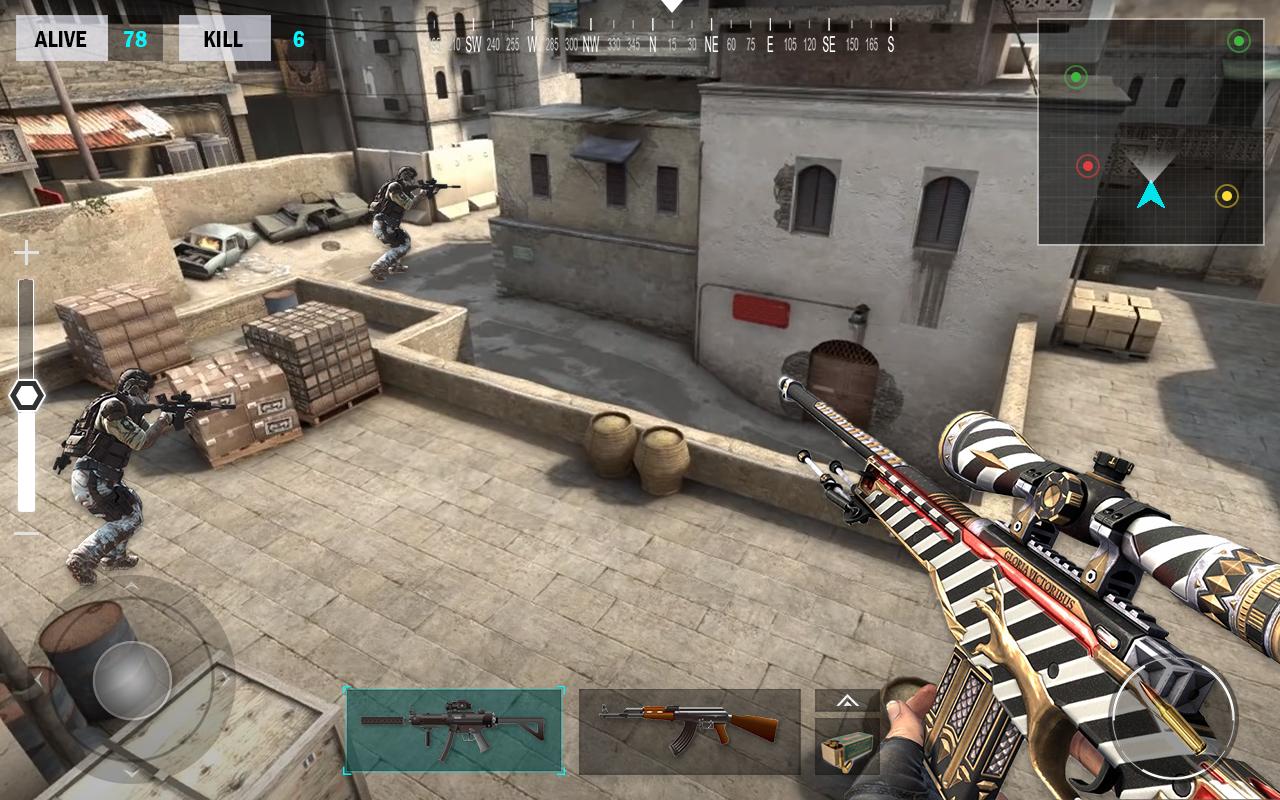Click the red enemy marker on minimap
This screenshot has width=1280, height=800.
click(1087, 166)
